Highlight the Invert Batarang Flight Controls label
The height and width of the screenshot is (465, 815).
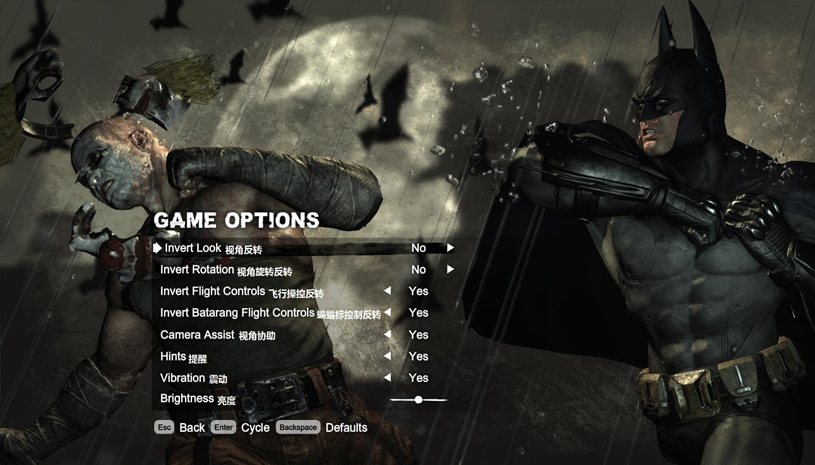[x=270, y=313]
